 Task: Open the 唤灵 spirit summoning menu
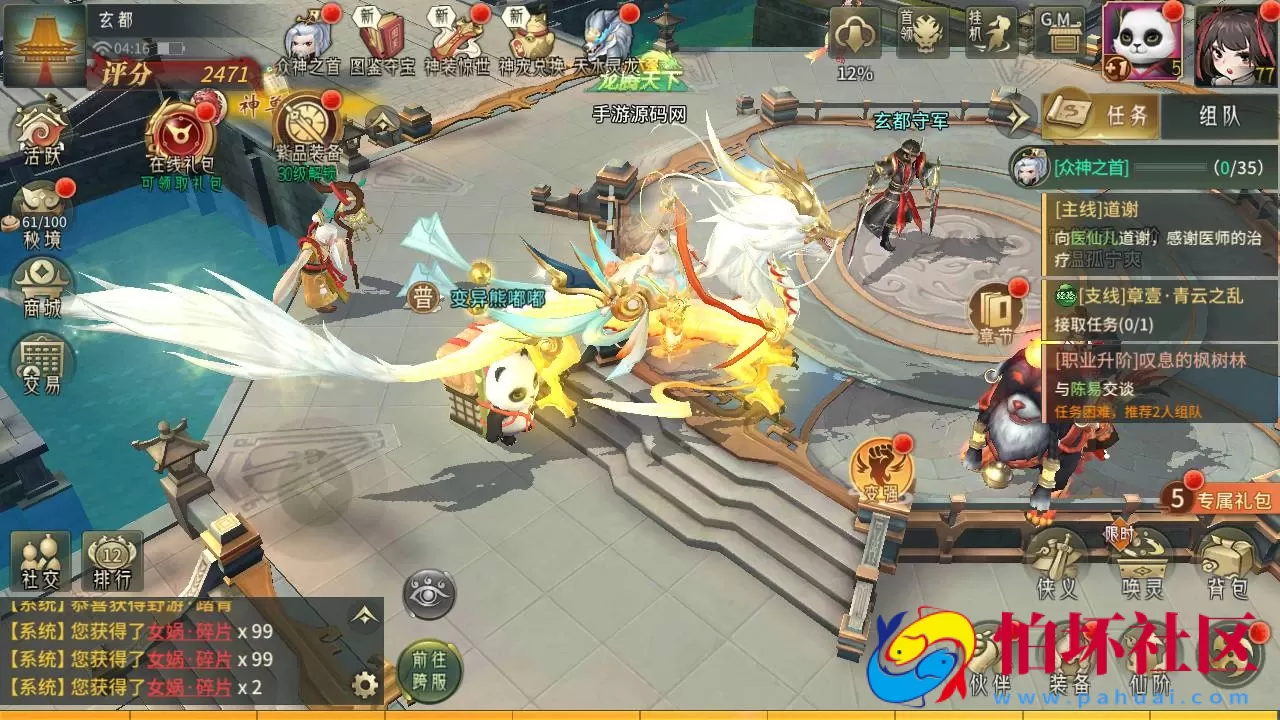(1142, 562)
